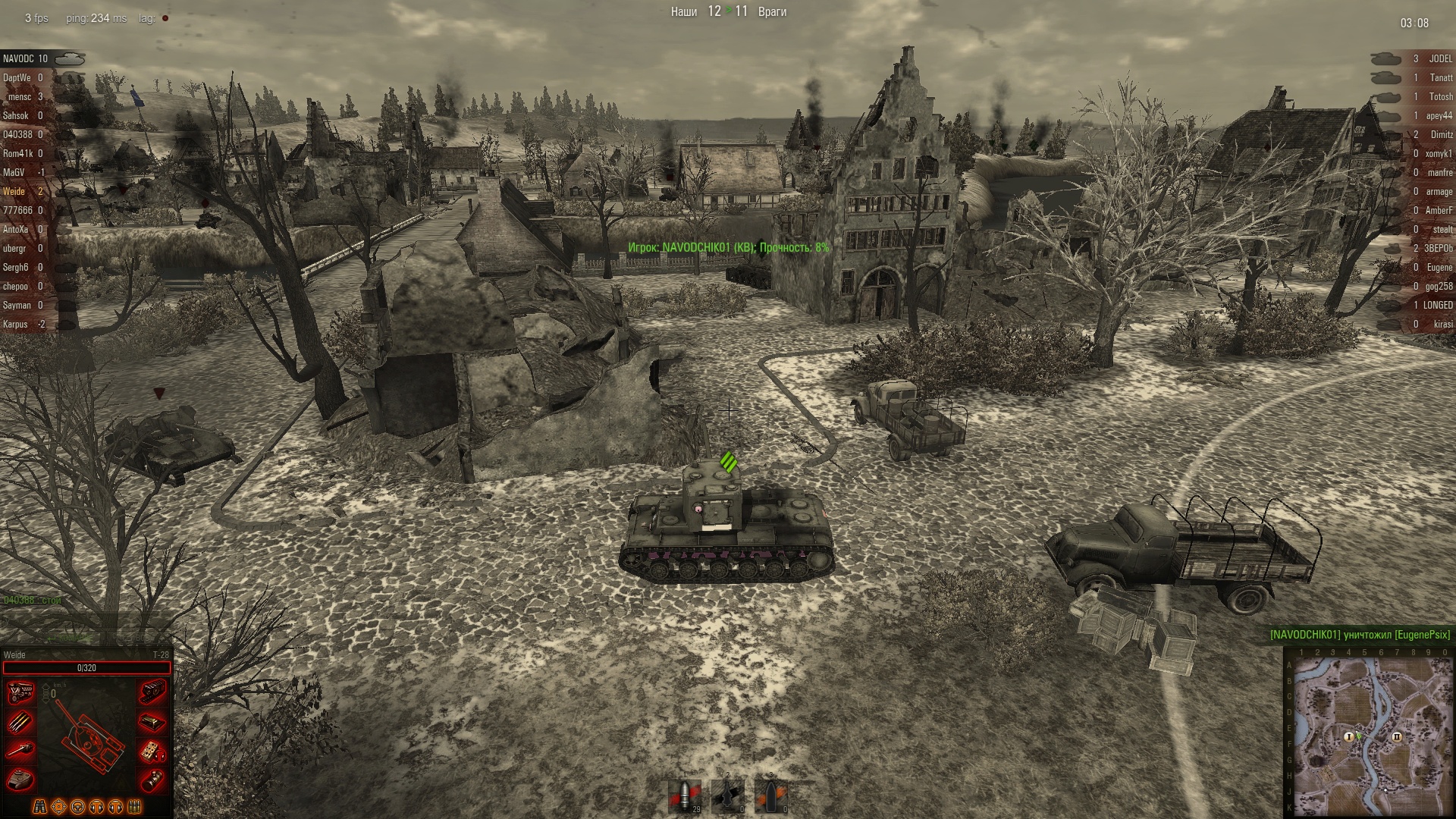
Task: Select the driver steering wheel crew icon
Action: click(x=77, y=806)
